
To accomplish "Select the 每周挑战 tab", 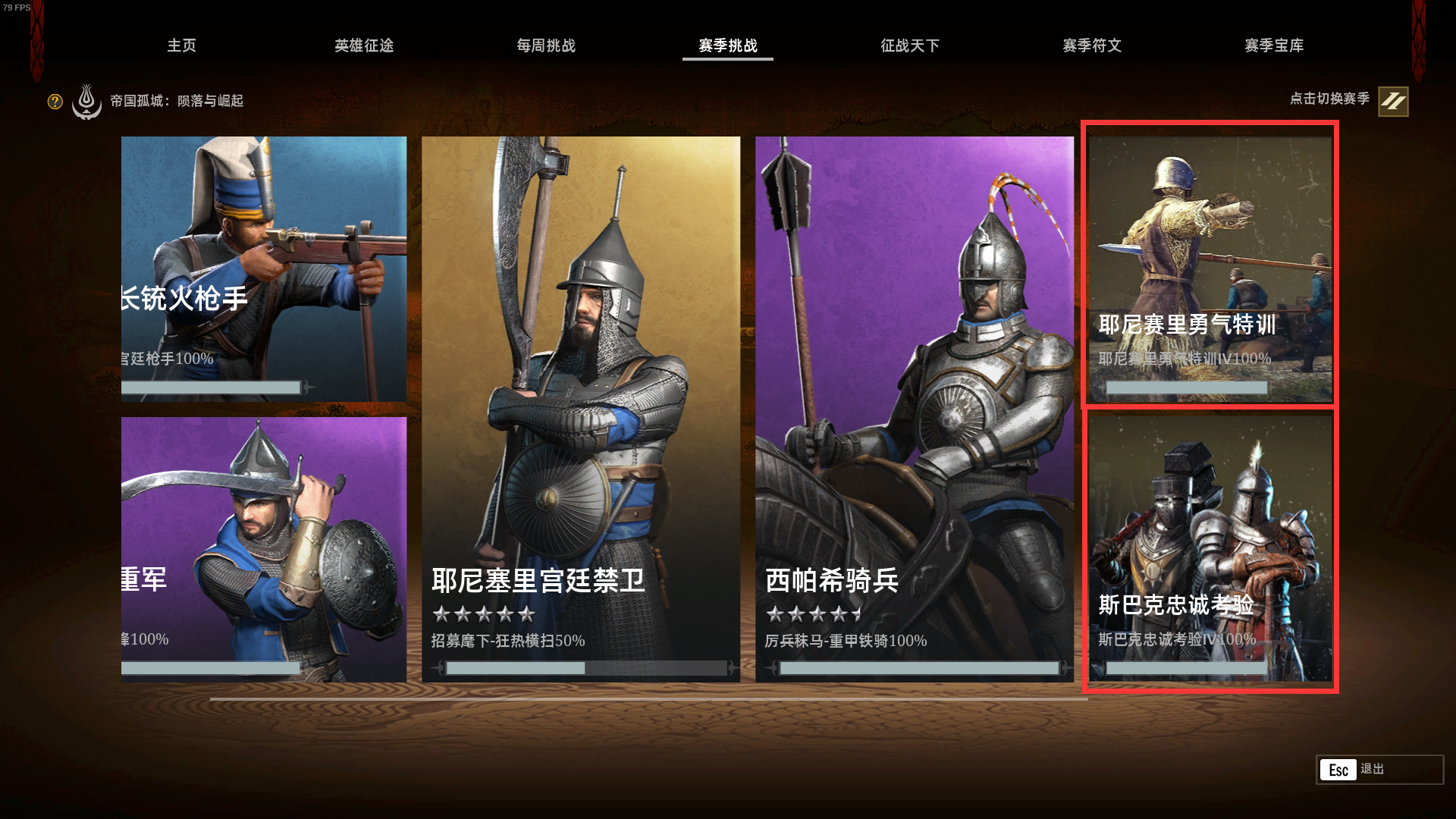I will [x=545, y=45].
